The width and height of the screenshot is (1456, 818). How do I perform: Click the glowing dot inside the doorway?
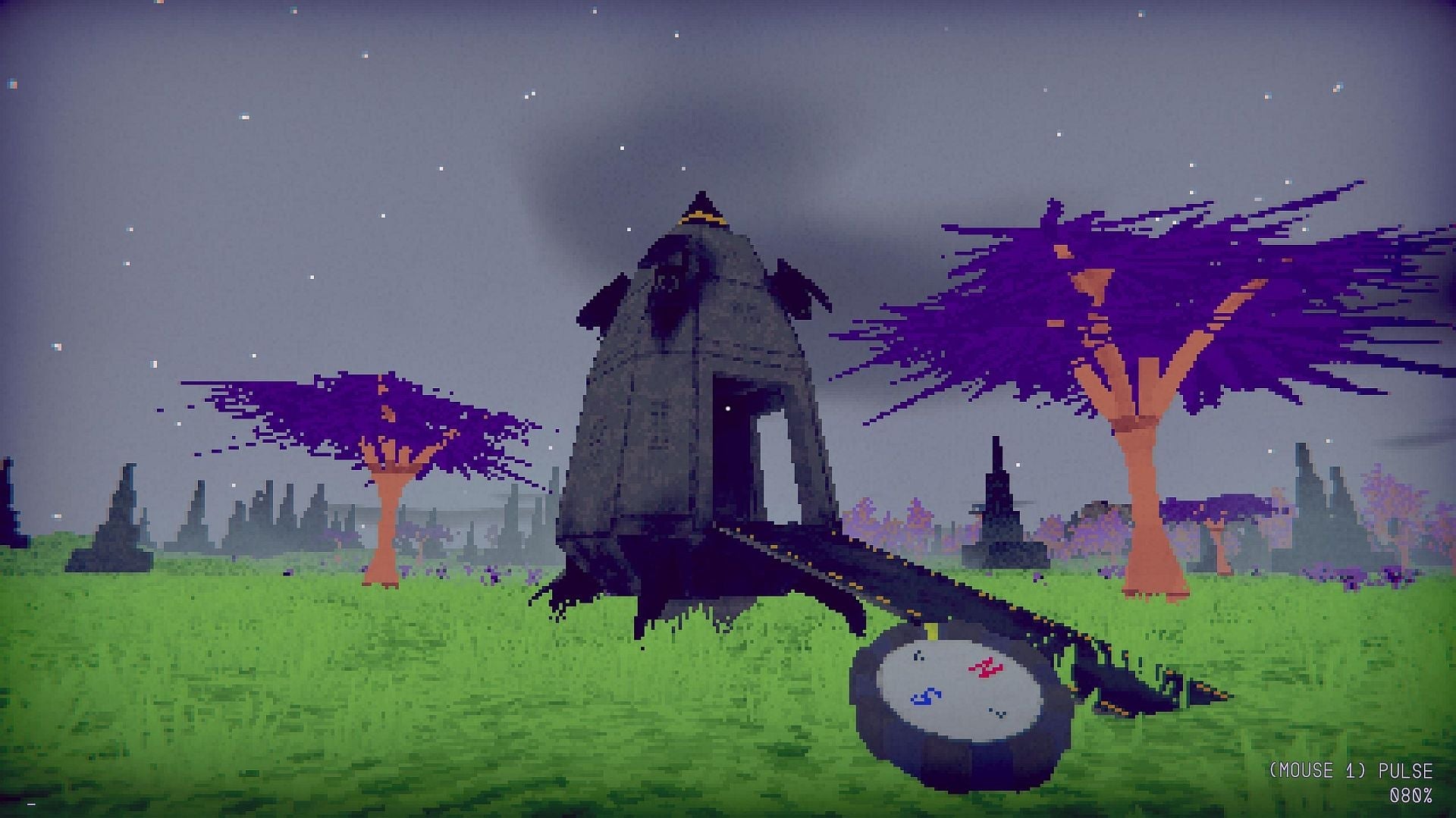(x=727, y=409)
